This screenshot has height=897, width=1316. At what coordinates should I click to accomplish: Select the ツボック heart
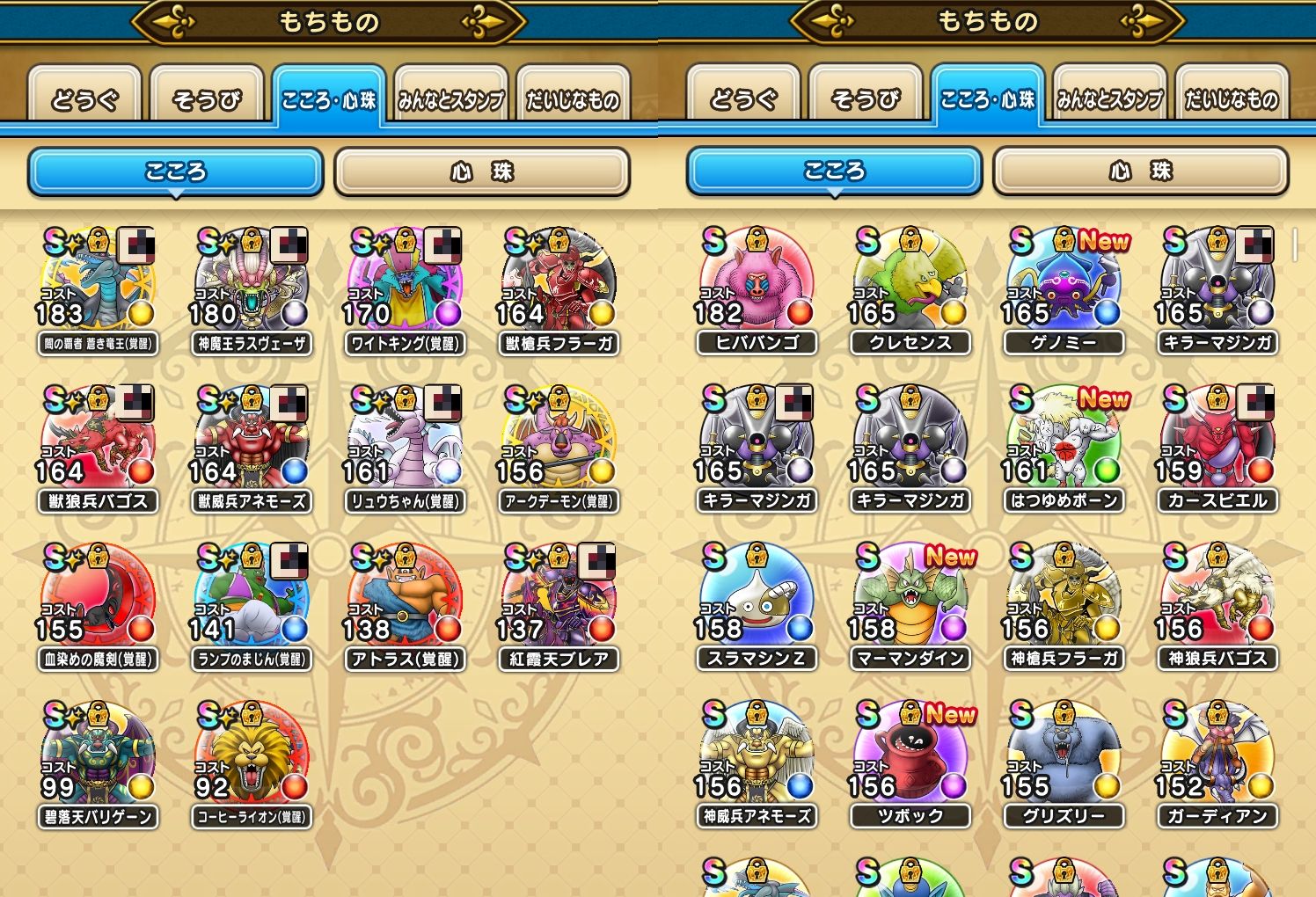[910, 755]
